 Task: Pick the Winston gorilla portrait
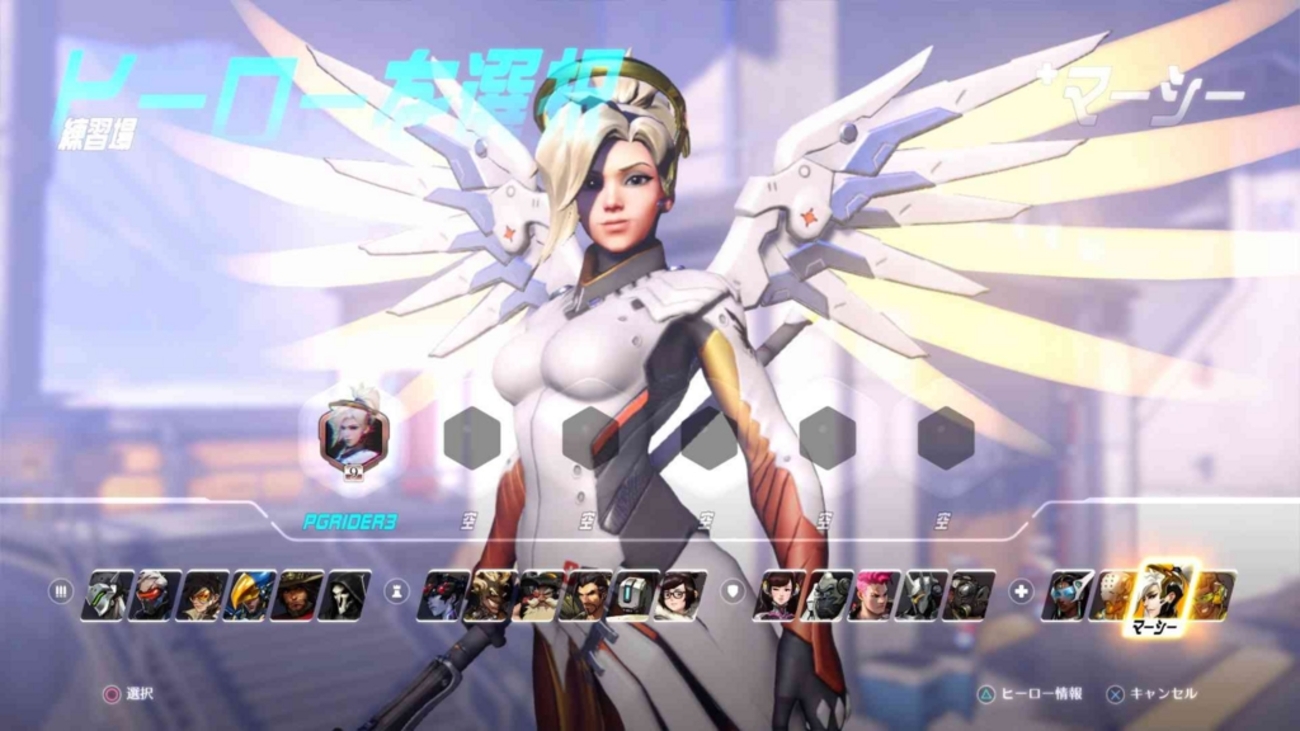tap(827, 595)
